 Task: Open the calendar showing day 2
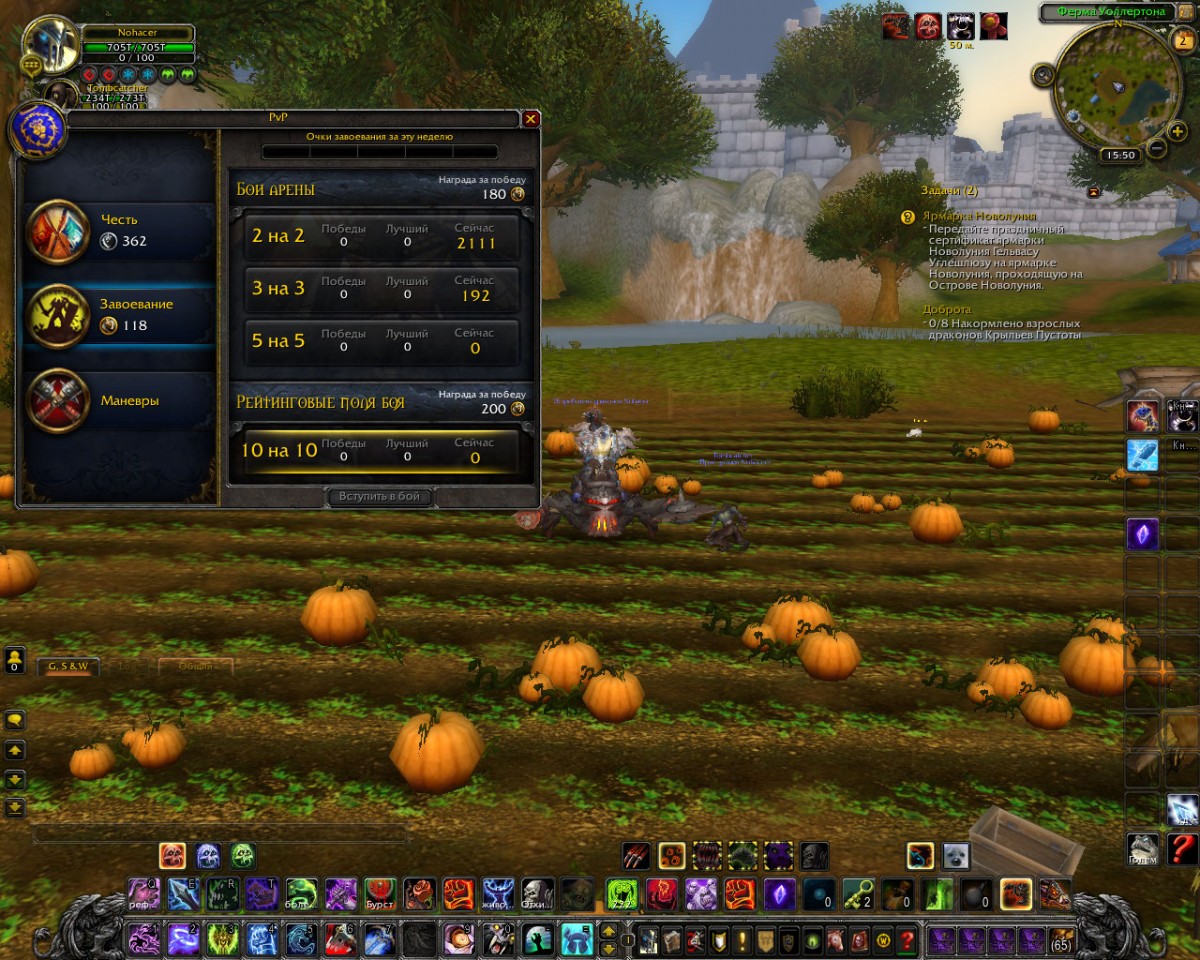pos(1180,40)
